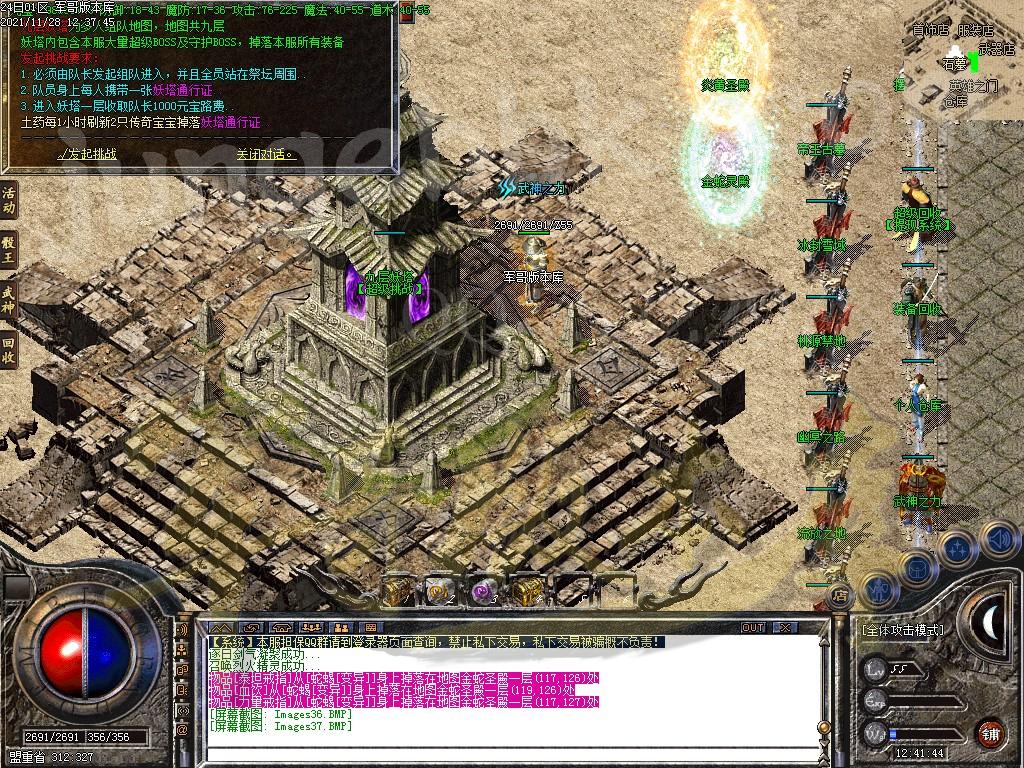Close the chat window with X

[785, 627]
